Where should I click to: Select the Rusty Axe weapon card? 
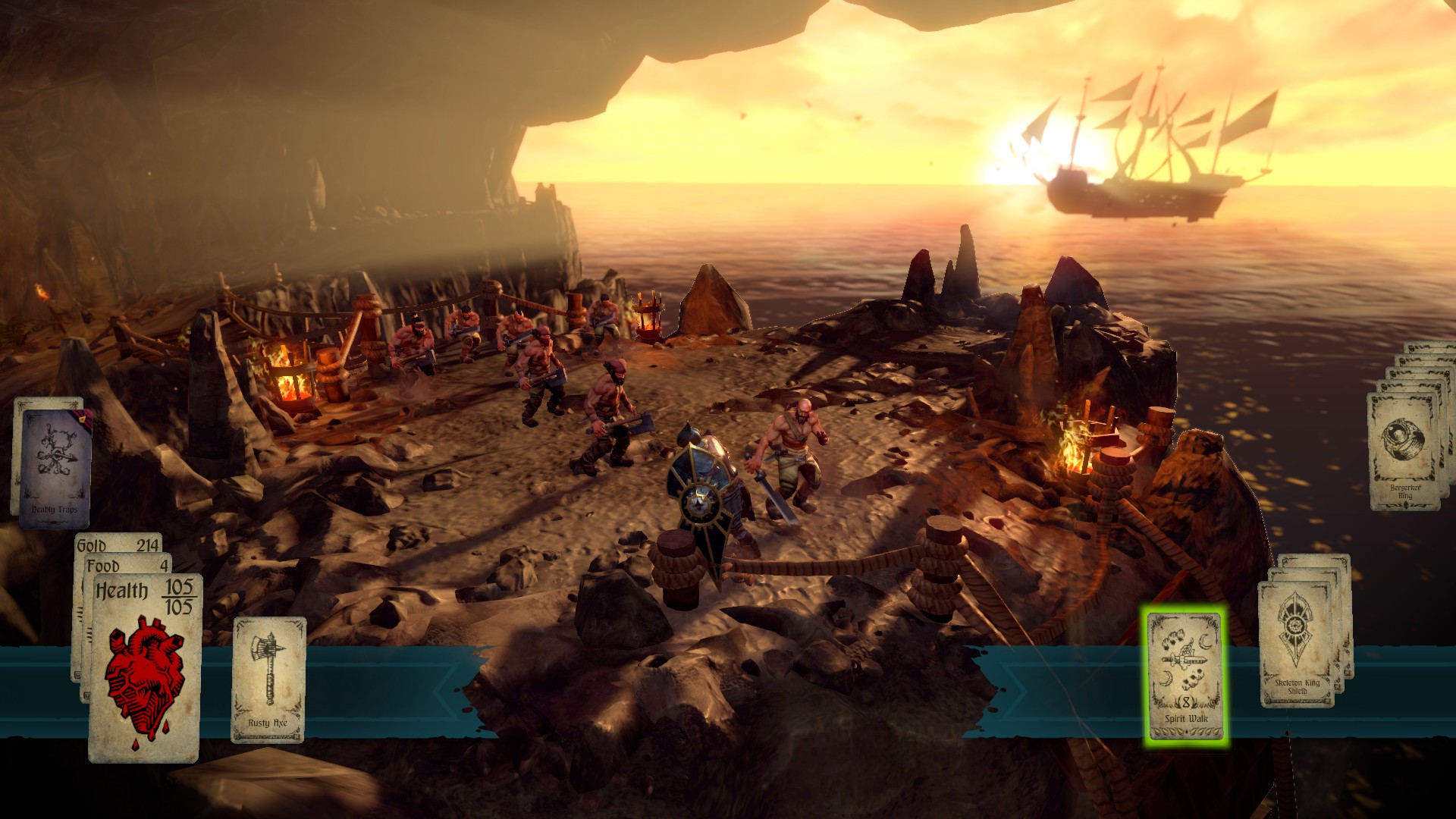point(268,679)
